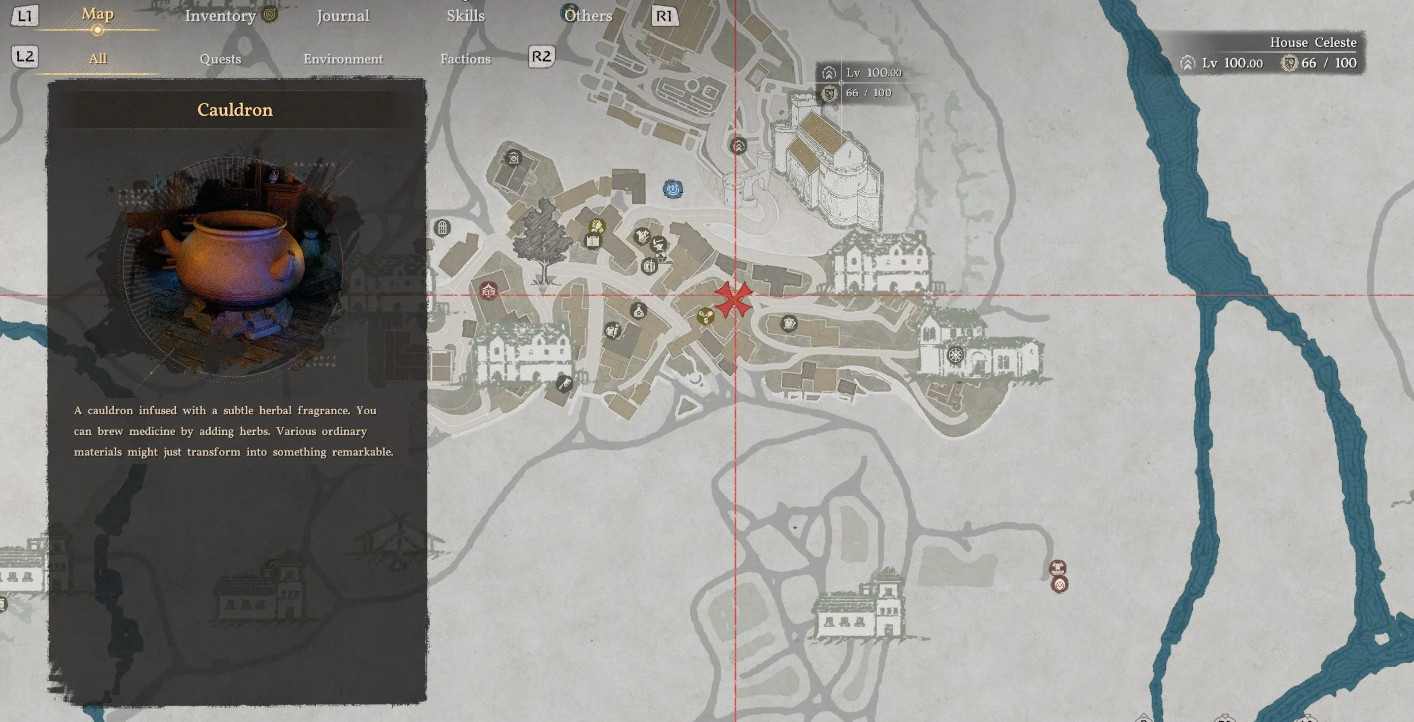Filter map by Quests
The width and height of the screenshot is (1414, 722).
click(220, 58)
